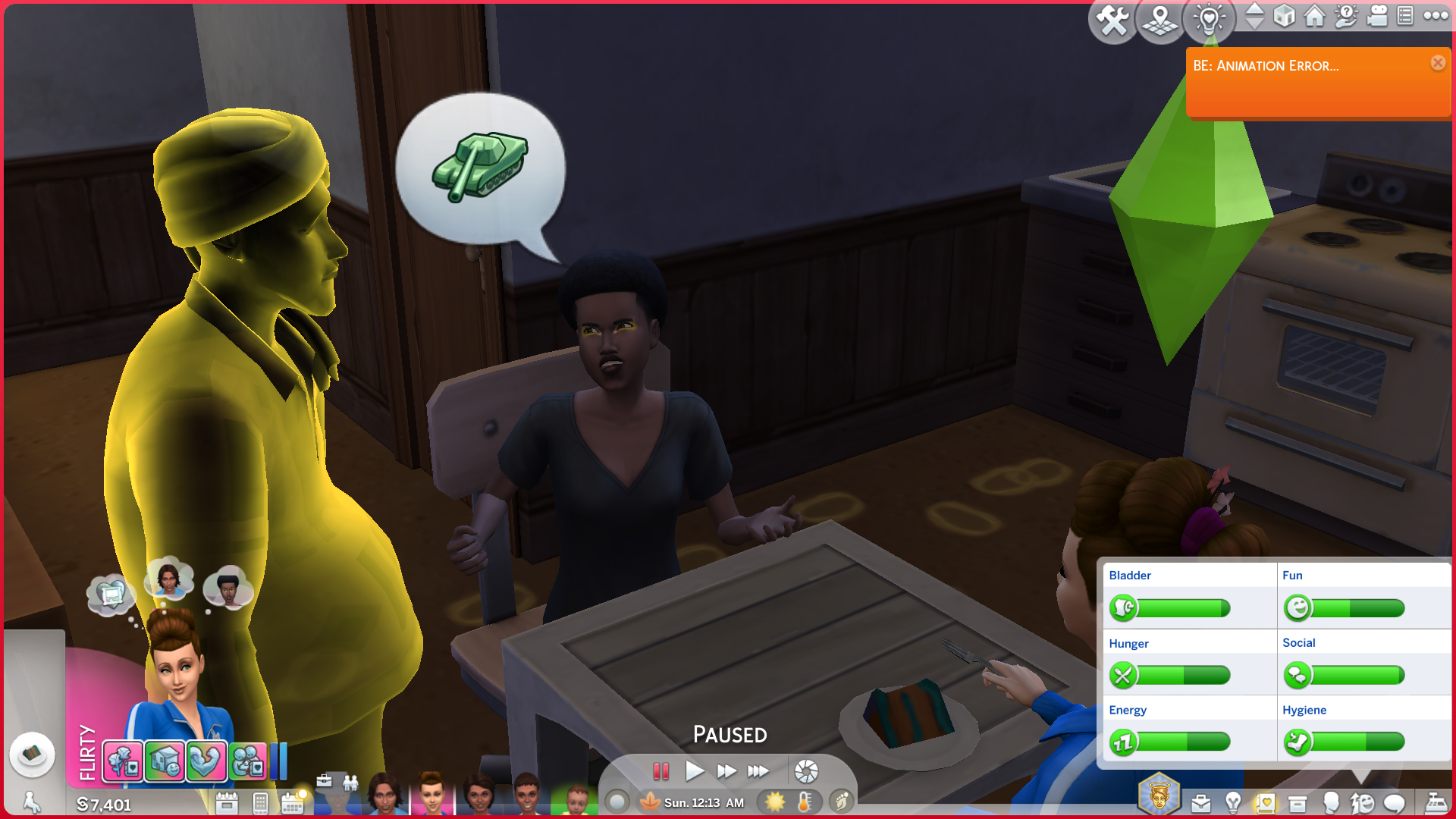This screenshot has width=1456, height=819.
Task: Open the camera shutter screenshot button
Action: (x=806, y=772)
